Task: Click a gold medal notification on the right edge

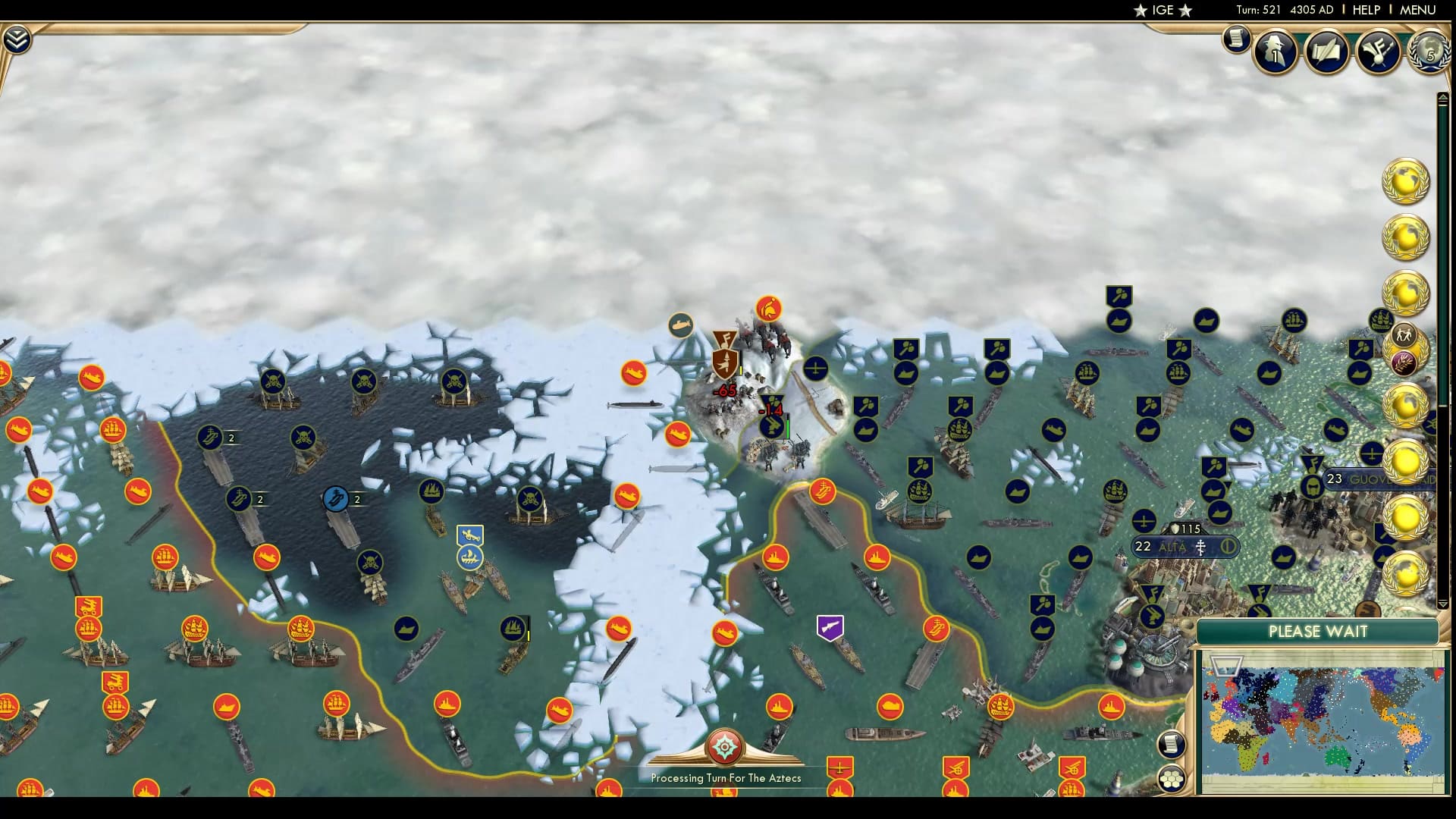Action: pos(1407,182)
